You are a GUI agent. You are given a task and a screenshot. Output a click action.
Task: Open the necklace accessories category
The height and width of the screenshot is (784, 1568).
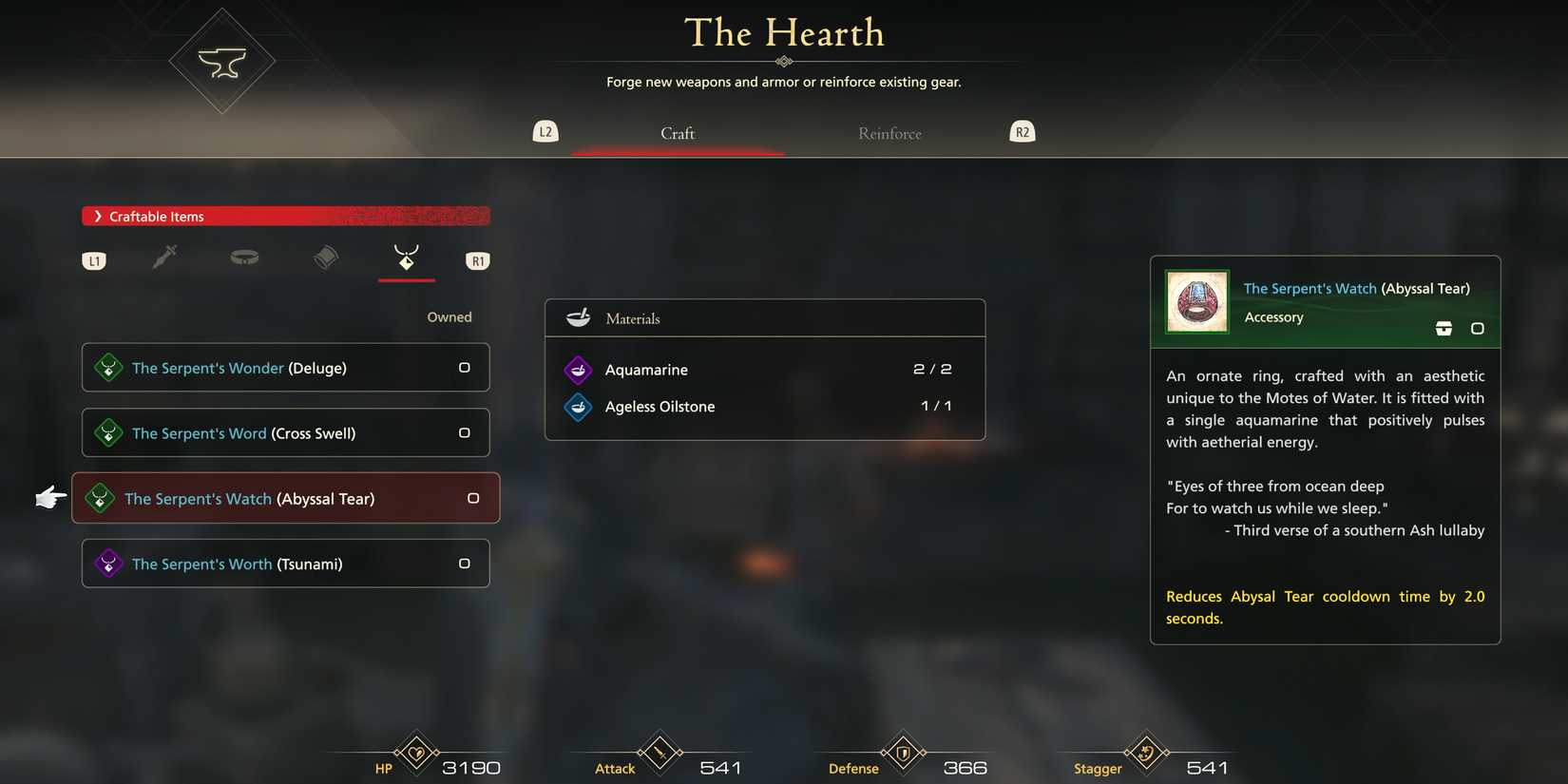406,257
